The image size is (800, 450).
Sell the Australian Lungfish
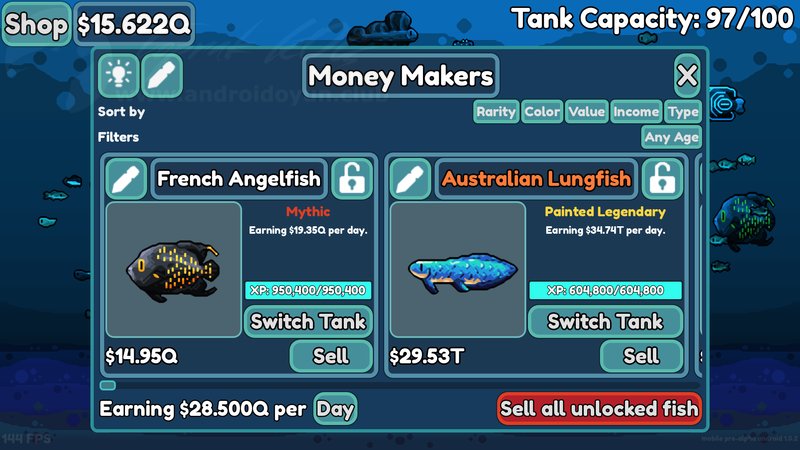point(641,355)
